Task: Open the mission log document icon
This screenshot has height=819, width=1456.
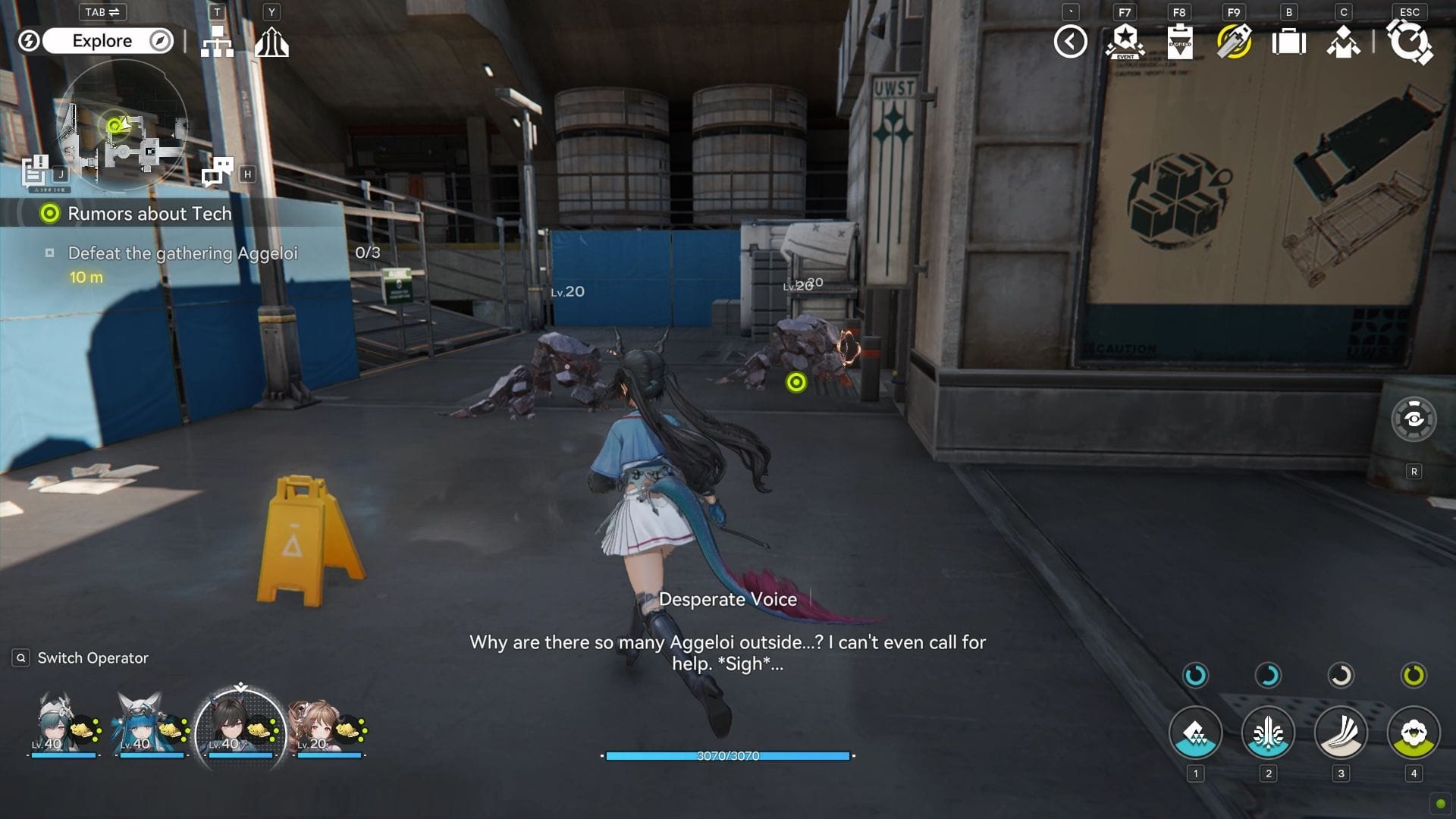Action: [35, 171]
